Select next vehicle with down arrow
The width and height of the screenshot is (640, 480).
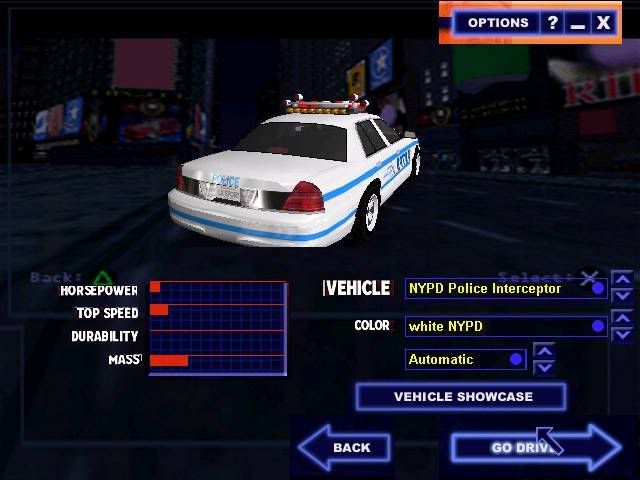coord(622,296)
